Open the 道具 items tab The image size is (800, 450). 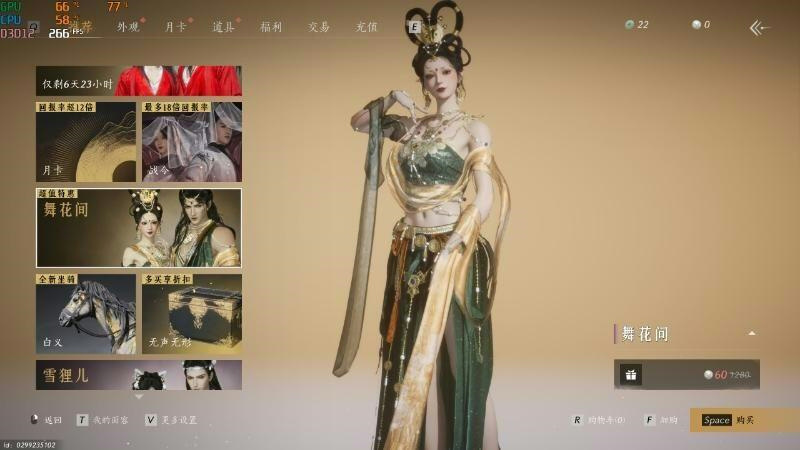tap(223, 27)
